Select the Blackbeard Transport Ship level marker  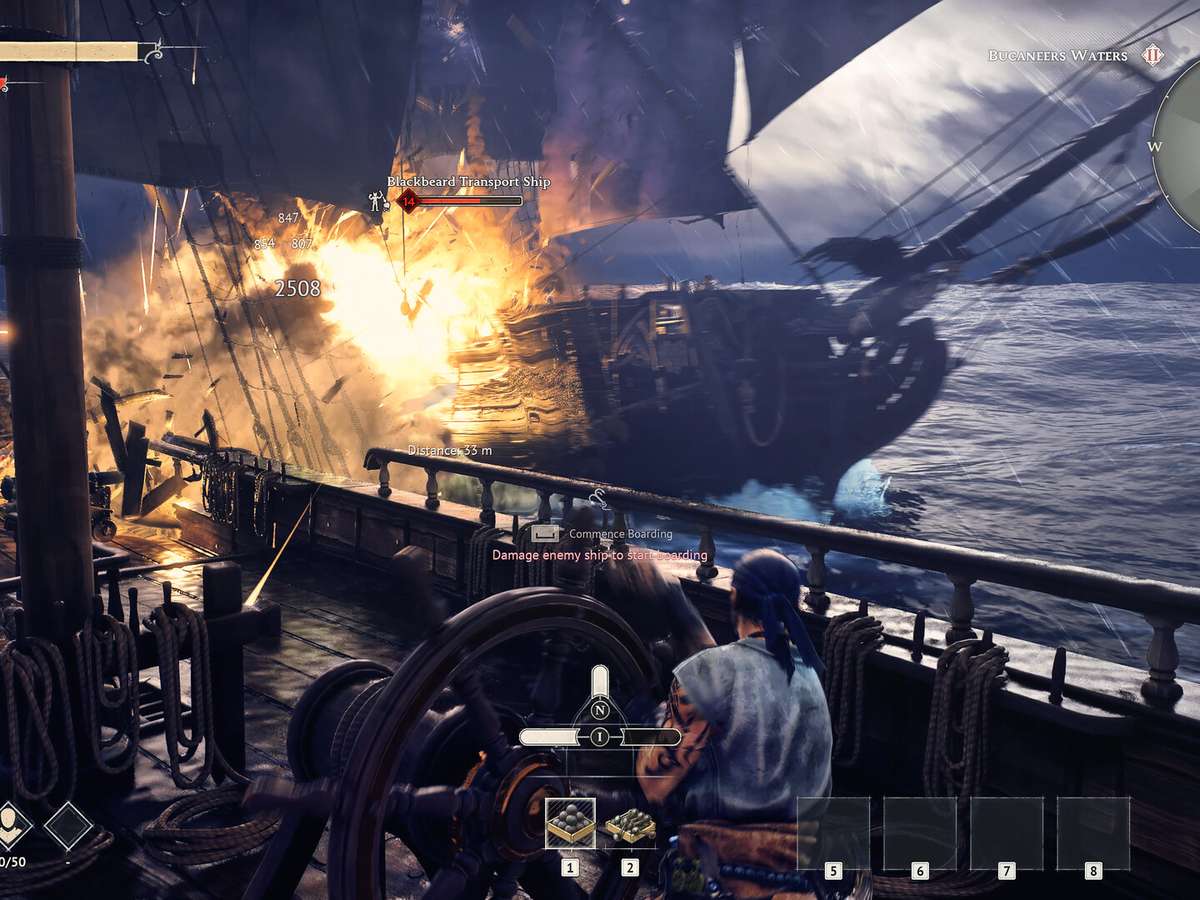[x=407, y=201]
